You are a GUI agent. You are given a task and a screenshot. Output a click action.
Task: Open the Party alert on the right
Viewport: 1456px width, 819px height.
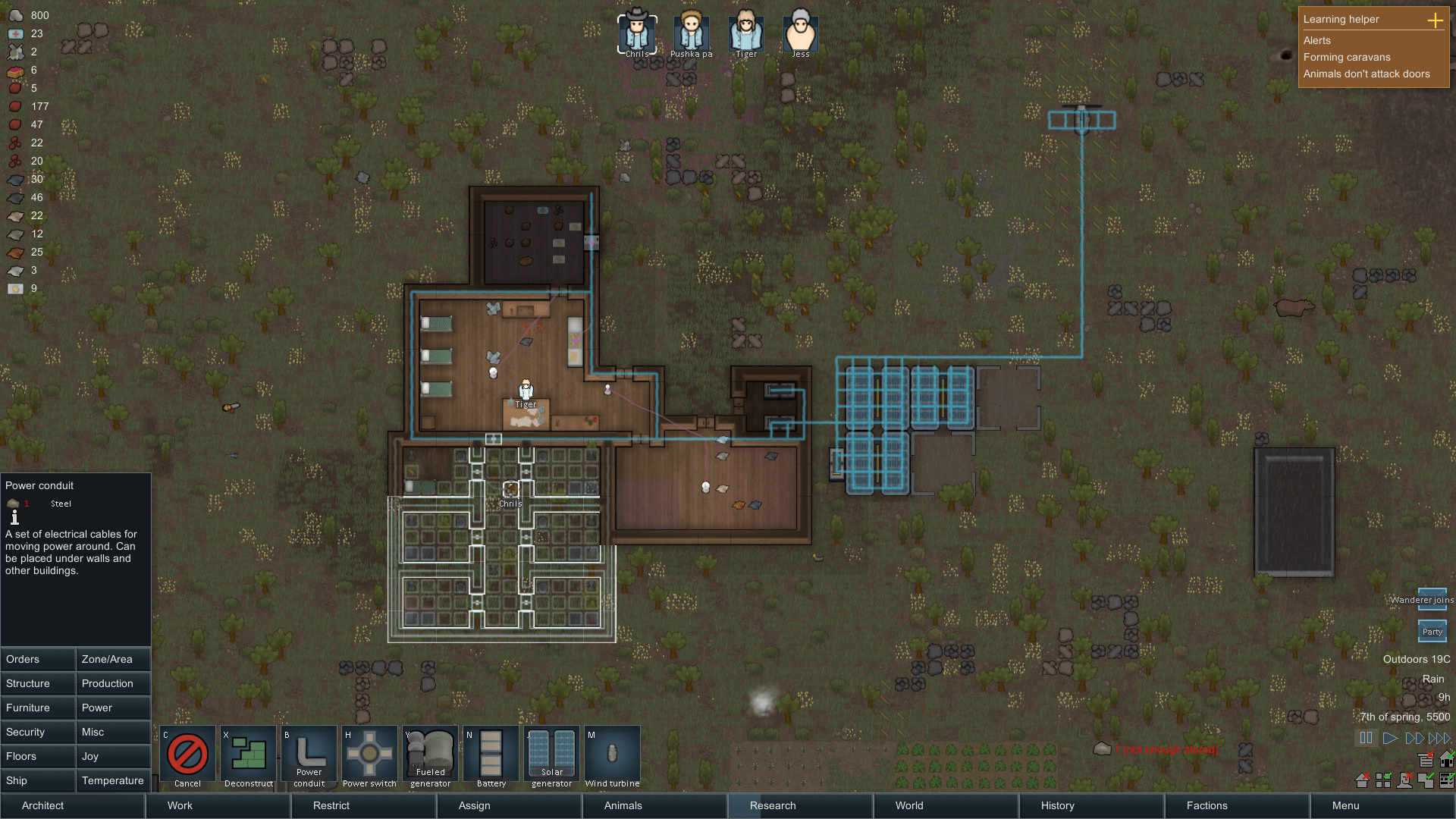(x=1432, y=631)
